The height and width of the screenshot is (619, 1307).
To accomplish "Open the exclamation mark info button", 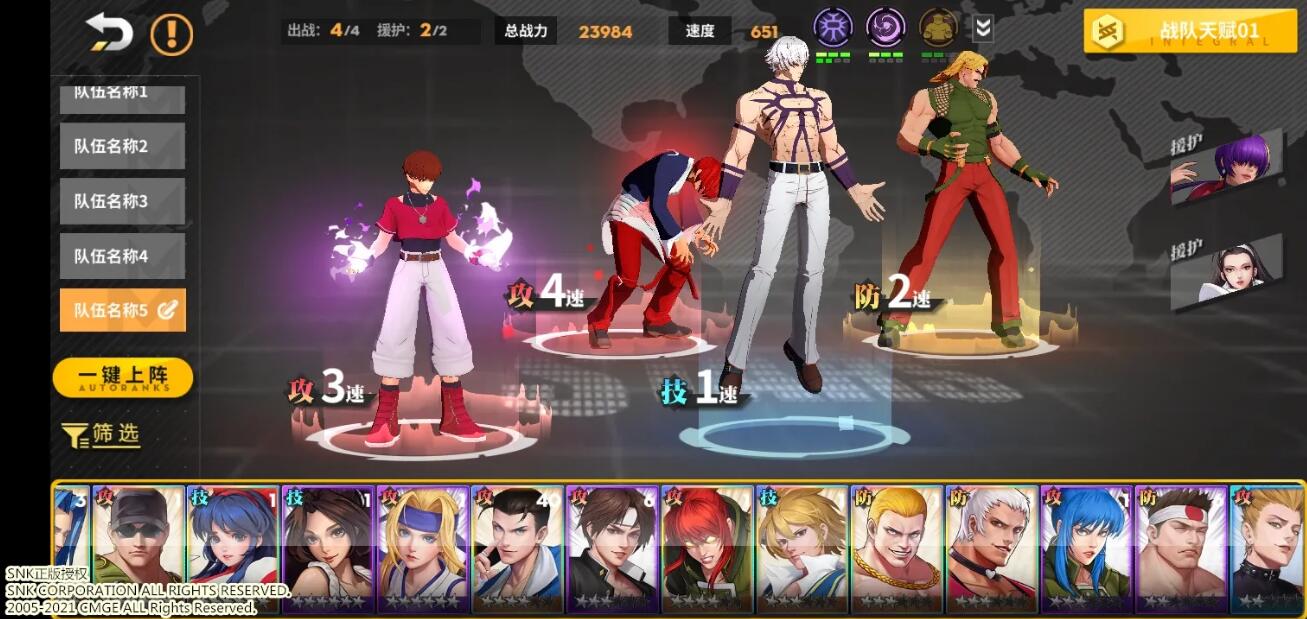I will 171,34.
